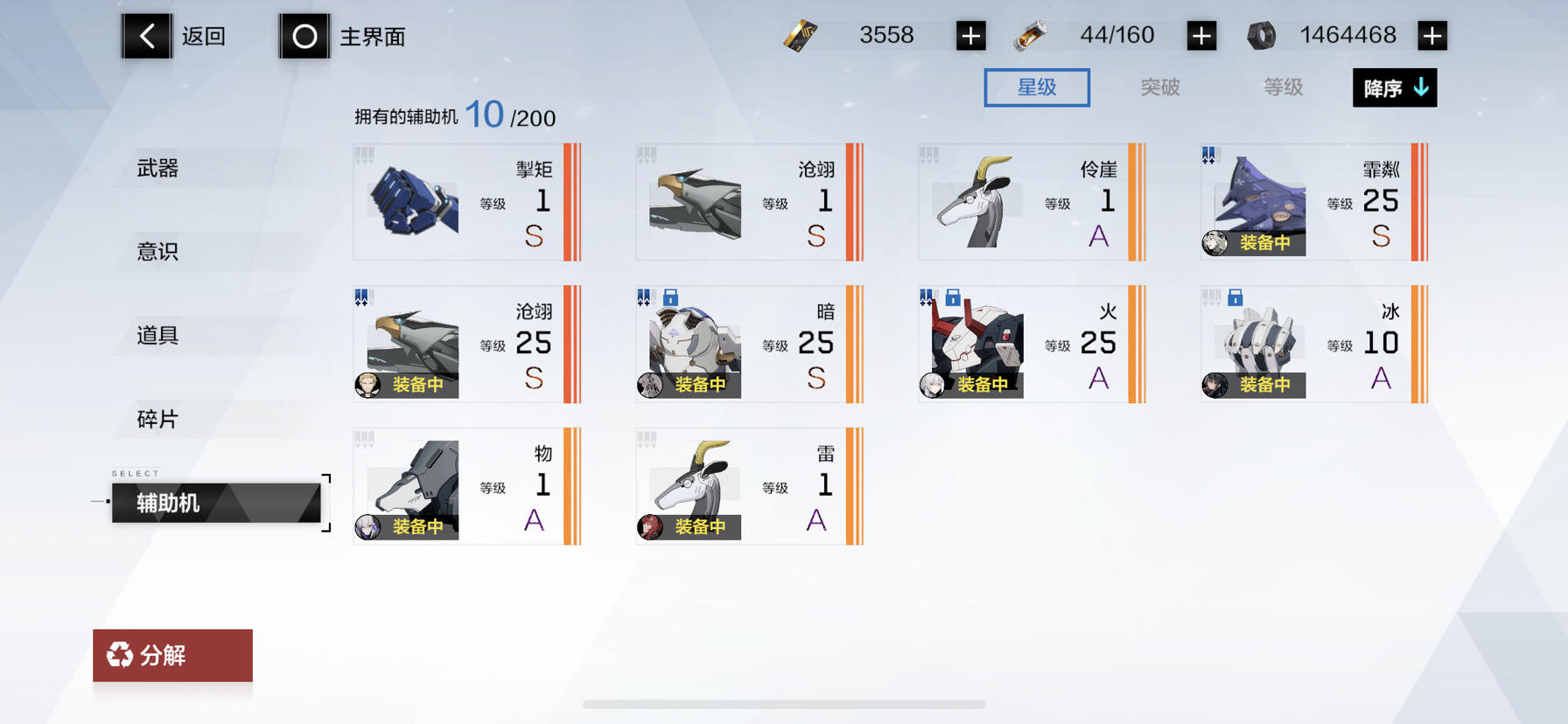Viewport: 1568px width, 724px height.
Task: Click the serum energy icon showing 44/160
Action: point(1032,35)
